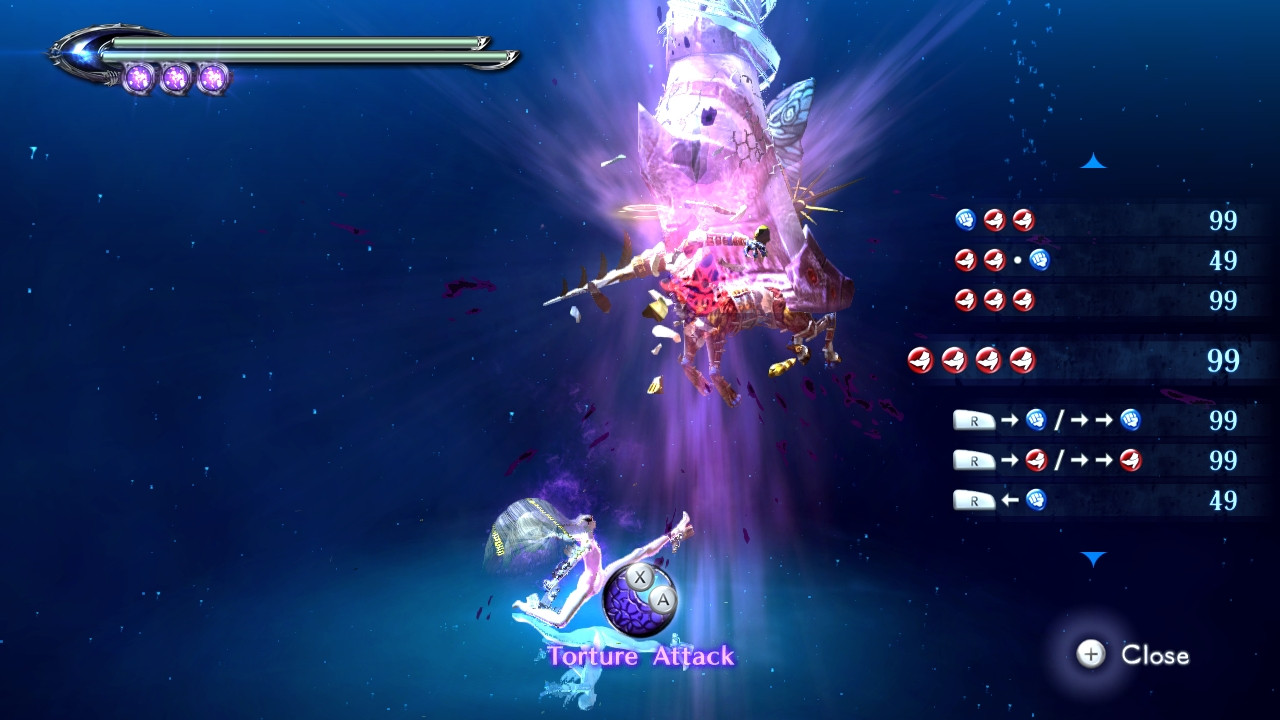Select the R trigger icon on the forward-punch combo row

pos(975,419)
